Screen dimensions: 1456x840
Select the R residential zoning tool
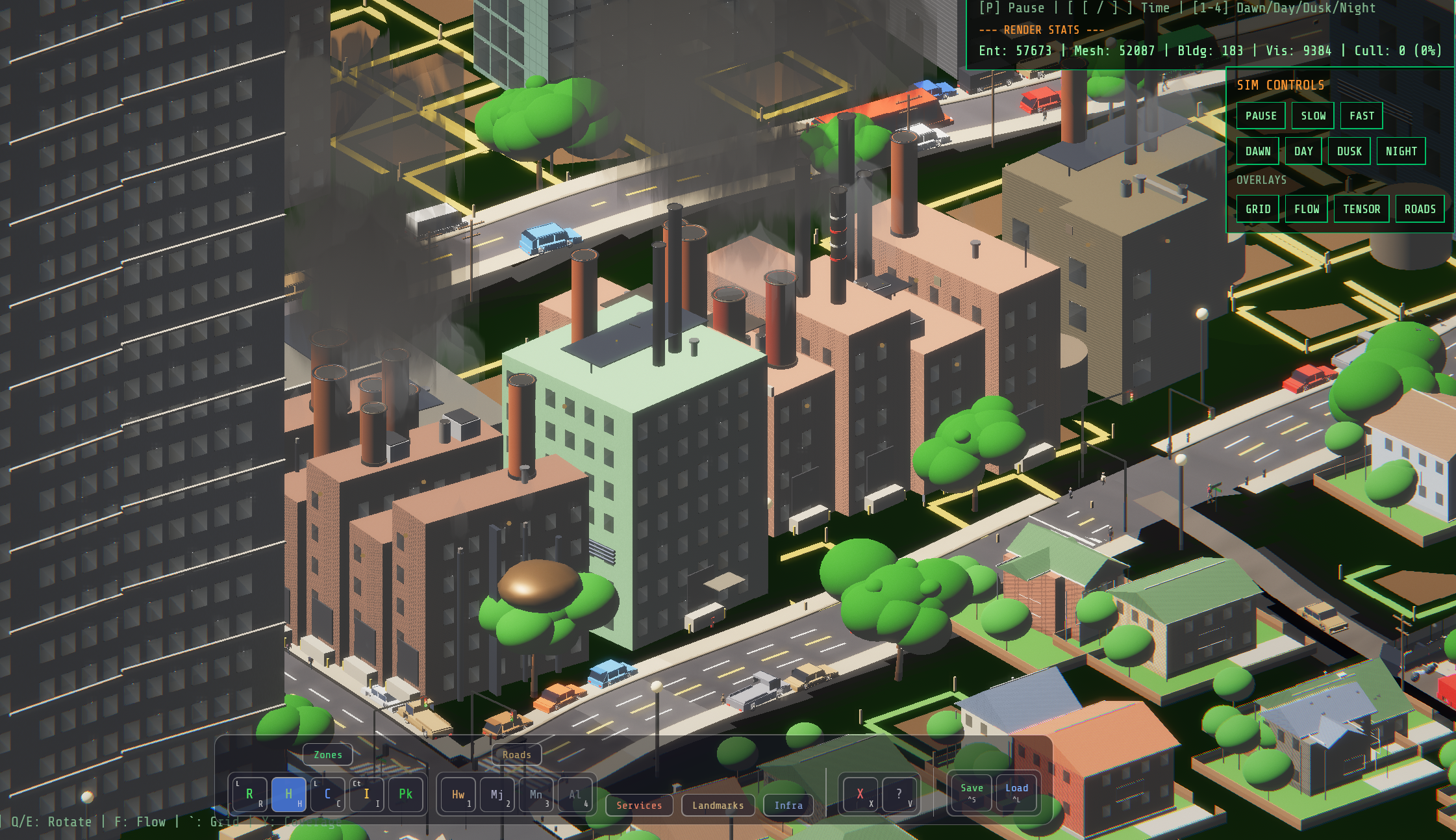click(x=249, y=793)
